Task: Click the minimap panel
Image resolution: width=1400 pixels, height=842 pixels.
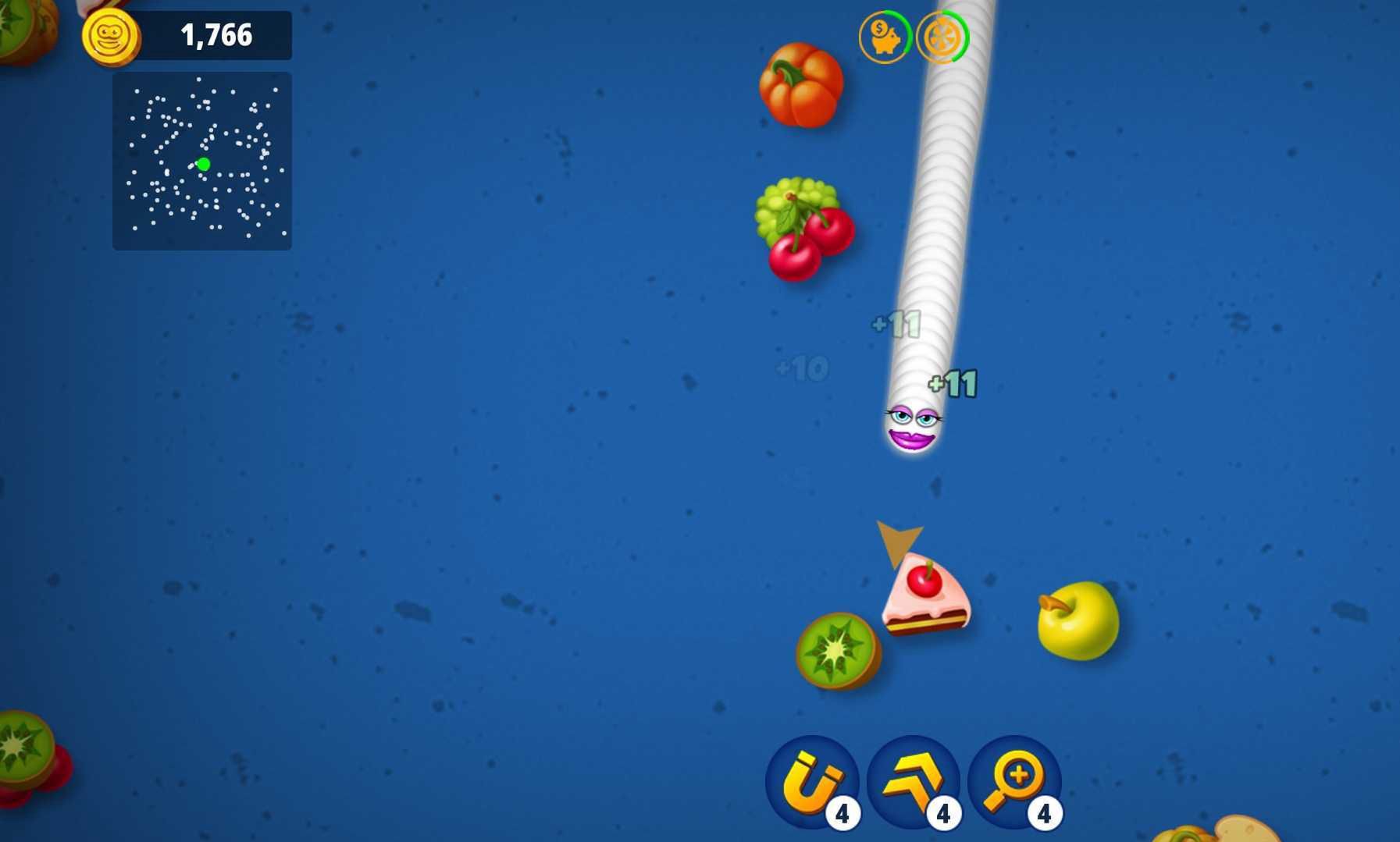Action: (x=202, y=162)
